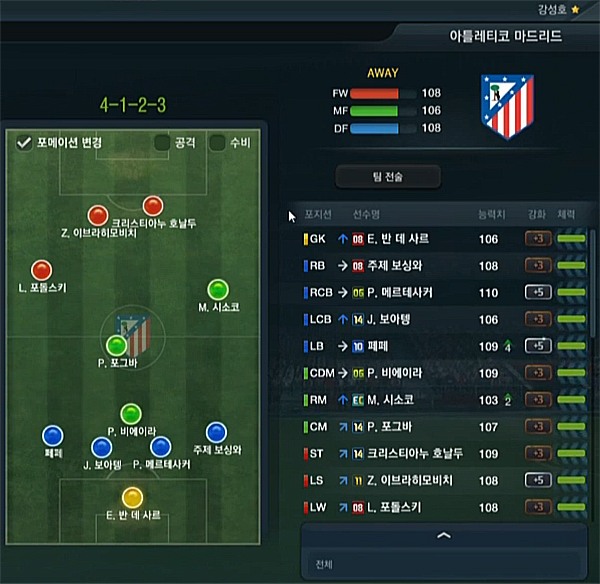Viewport: 600px width, 584px height.
Task: Choose the RB row for 주제 보싱와
Action: point(440,266)
